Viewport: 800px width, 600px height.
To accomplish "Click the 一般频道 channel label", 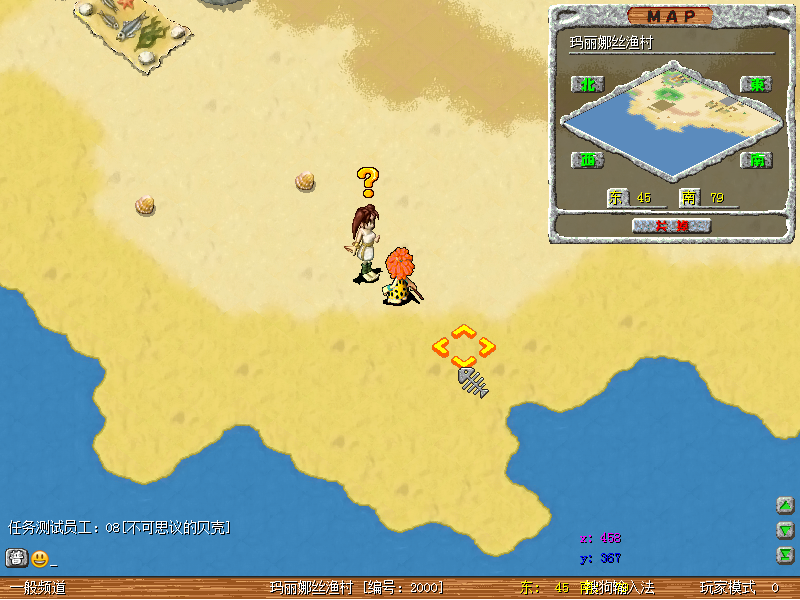I will [x=38, y=588].
